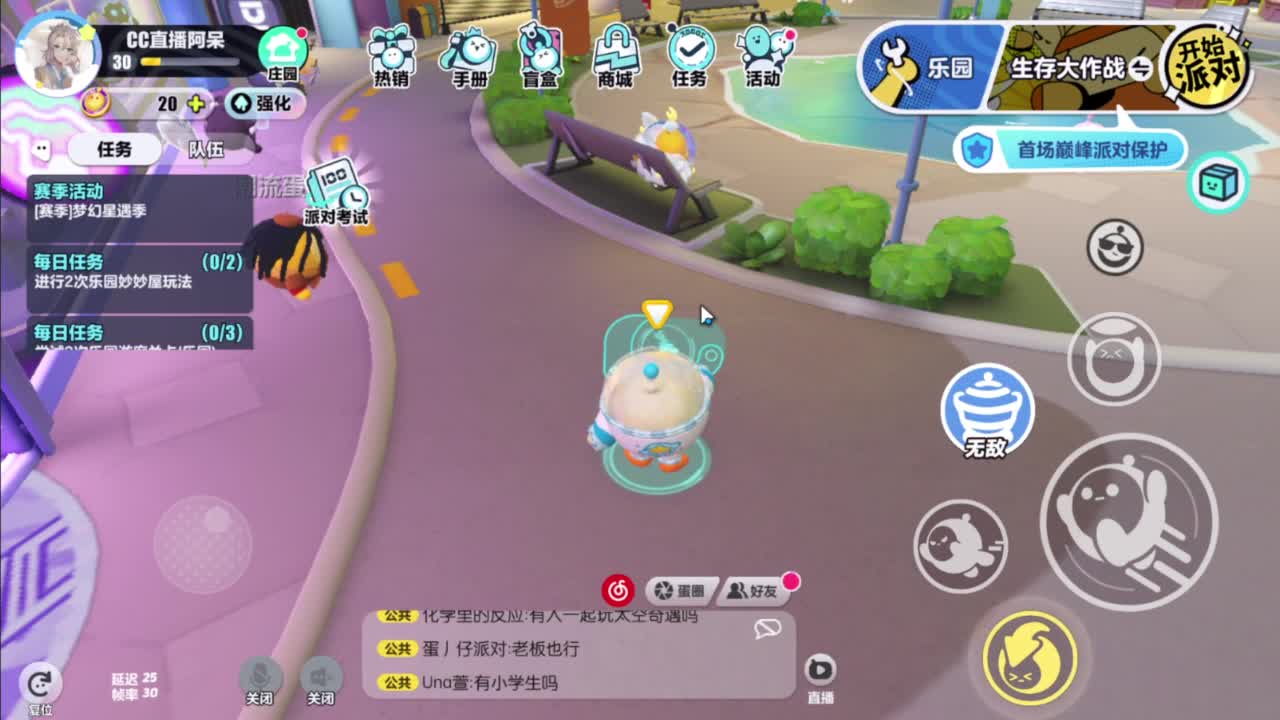1280x720 pixels.
Task: Use the sunglasses emote icon
Action: coord(1113,247)
